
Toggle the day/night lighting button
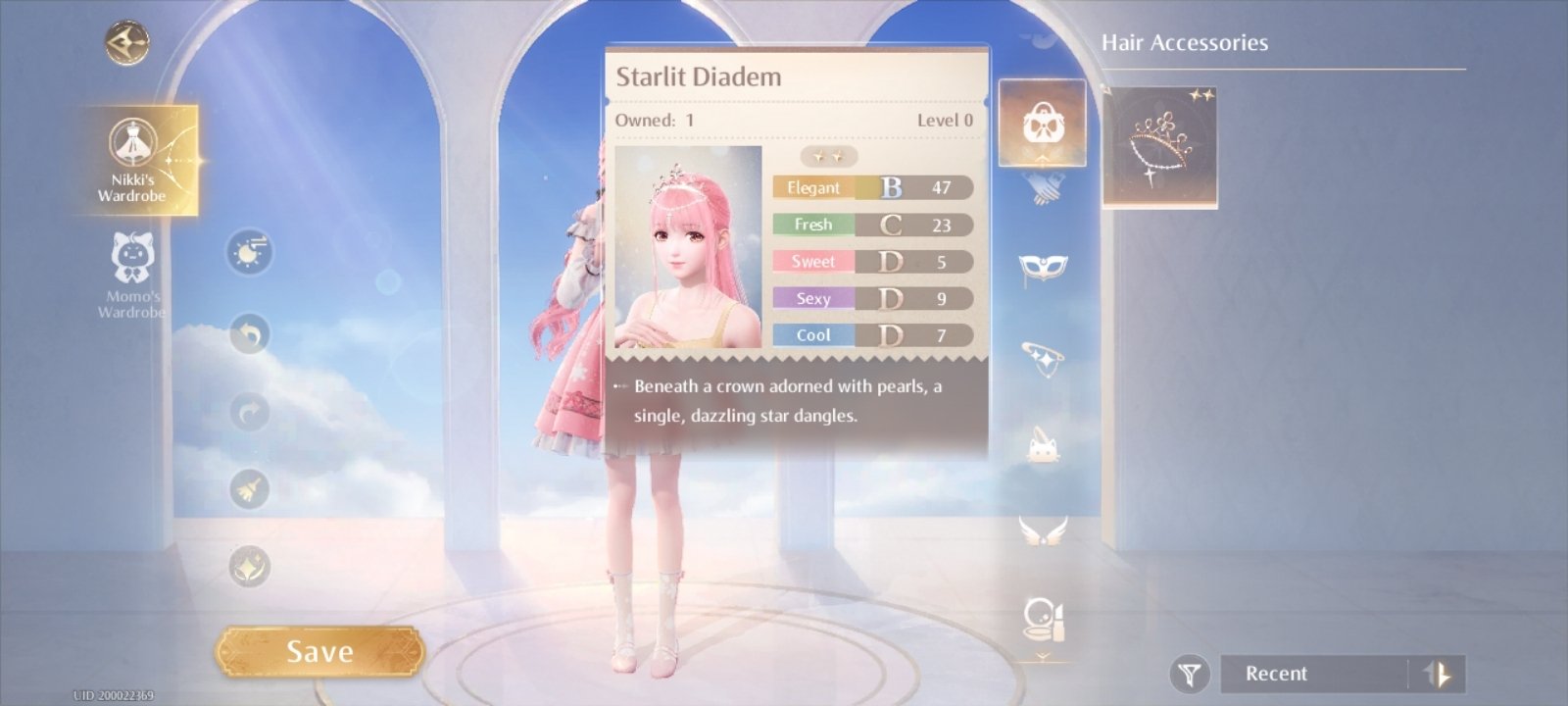[250, 253]
